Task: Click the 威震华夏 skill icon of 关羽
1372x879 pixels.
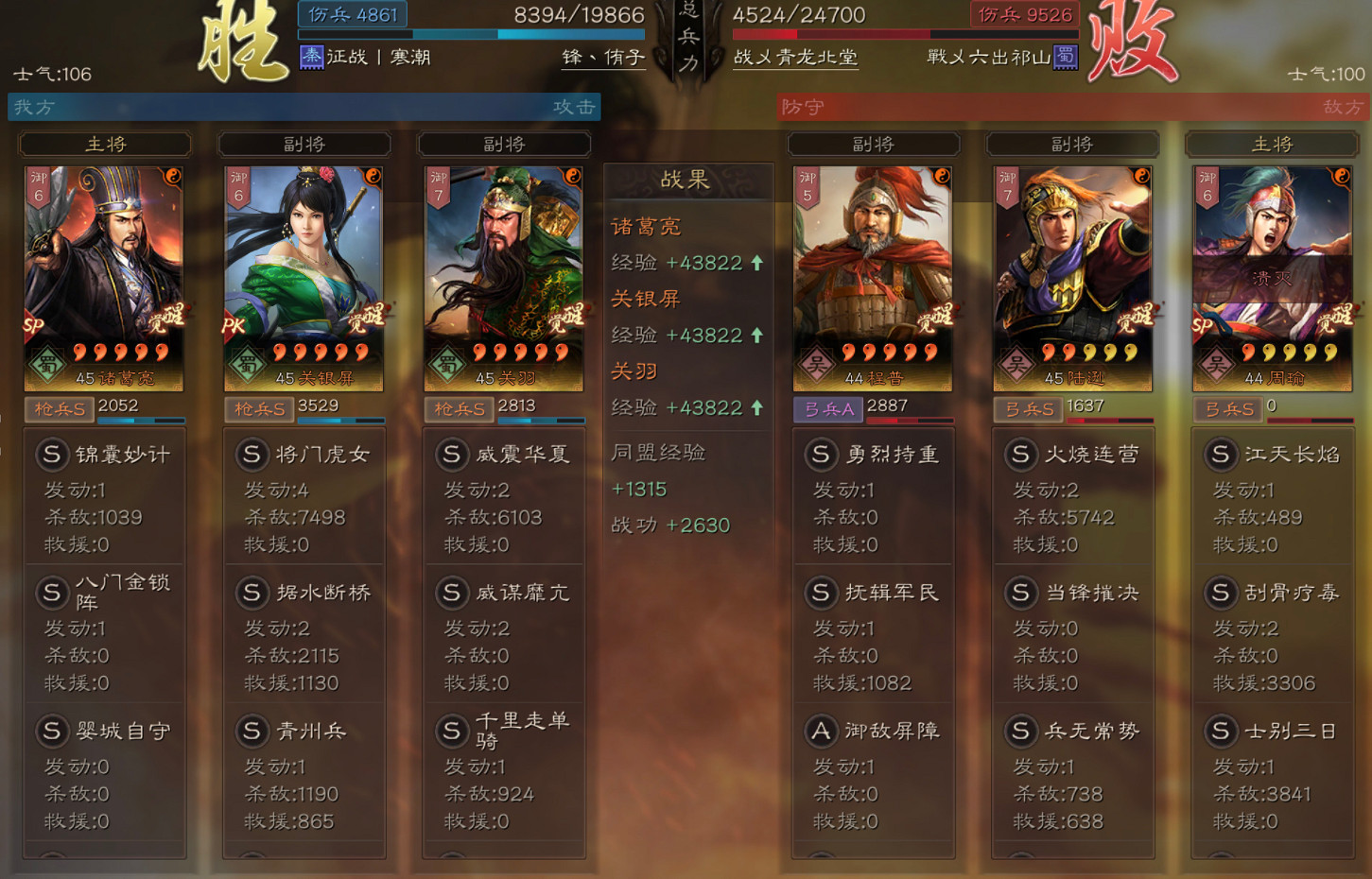Action: [x=452, y=455]
